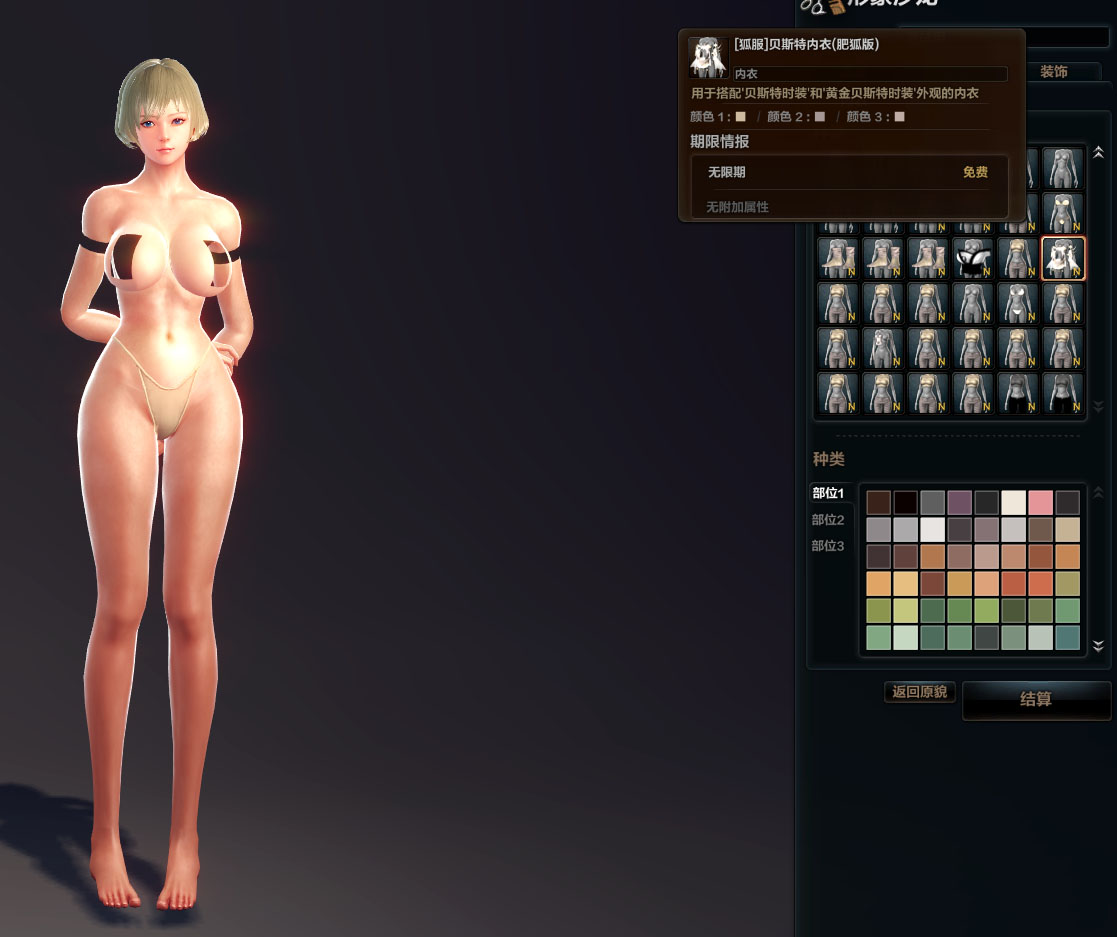Choose the purple color swatch
The width and height of the screenshot is (1117, 937).
coord(960,503)
